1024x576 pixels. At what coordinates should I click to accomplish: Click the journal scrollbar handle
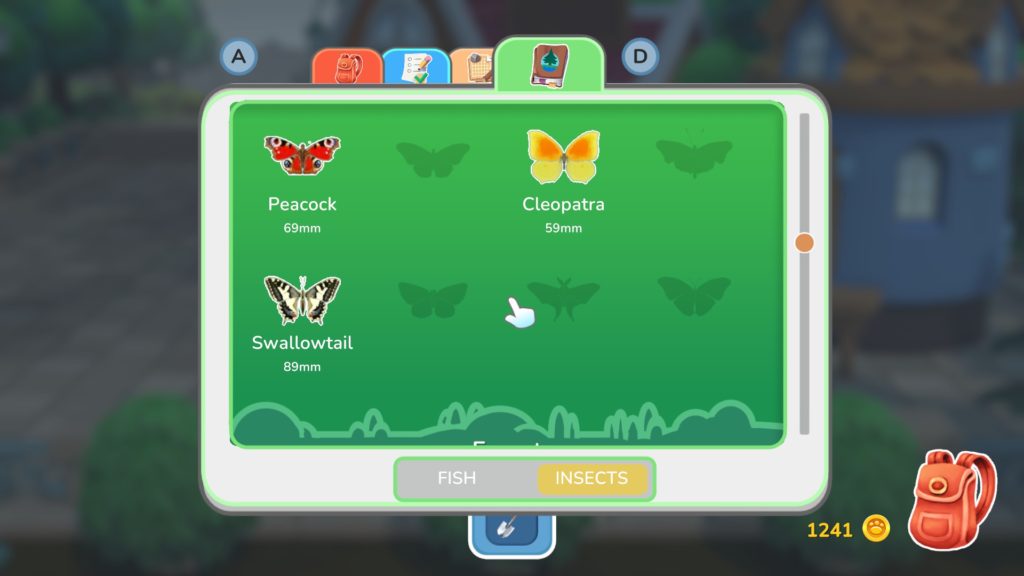coord(804,242)
